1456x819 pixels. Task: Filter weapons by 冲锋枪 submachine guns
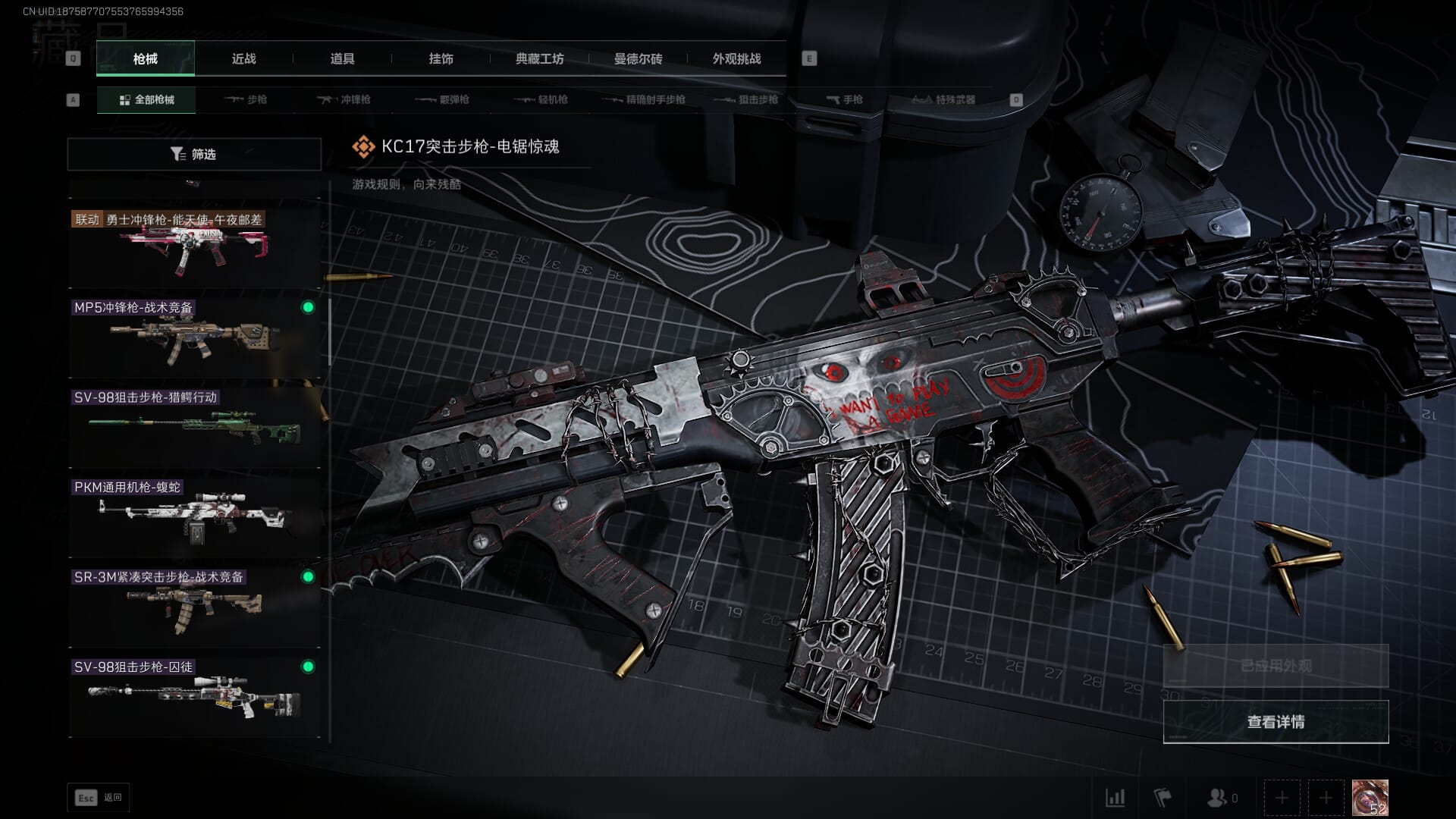click(344, 99)
